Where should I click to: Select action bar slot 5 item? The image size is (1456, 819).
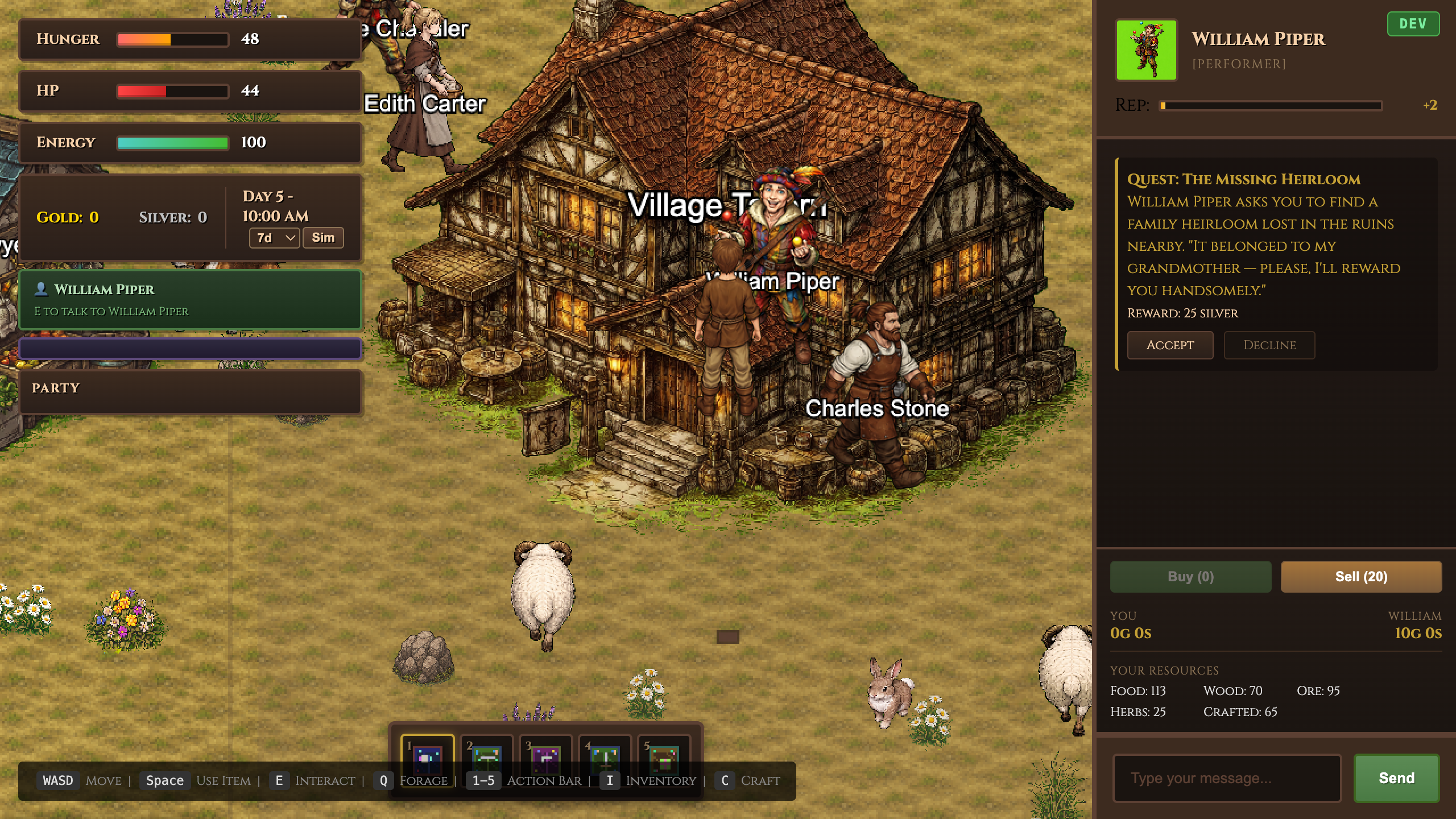[664, 756]
